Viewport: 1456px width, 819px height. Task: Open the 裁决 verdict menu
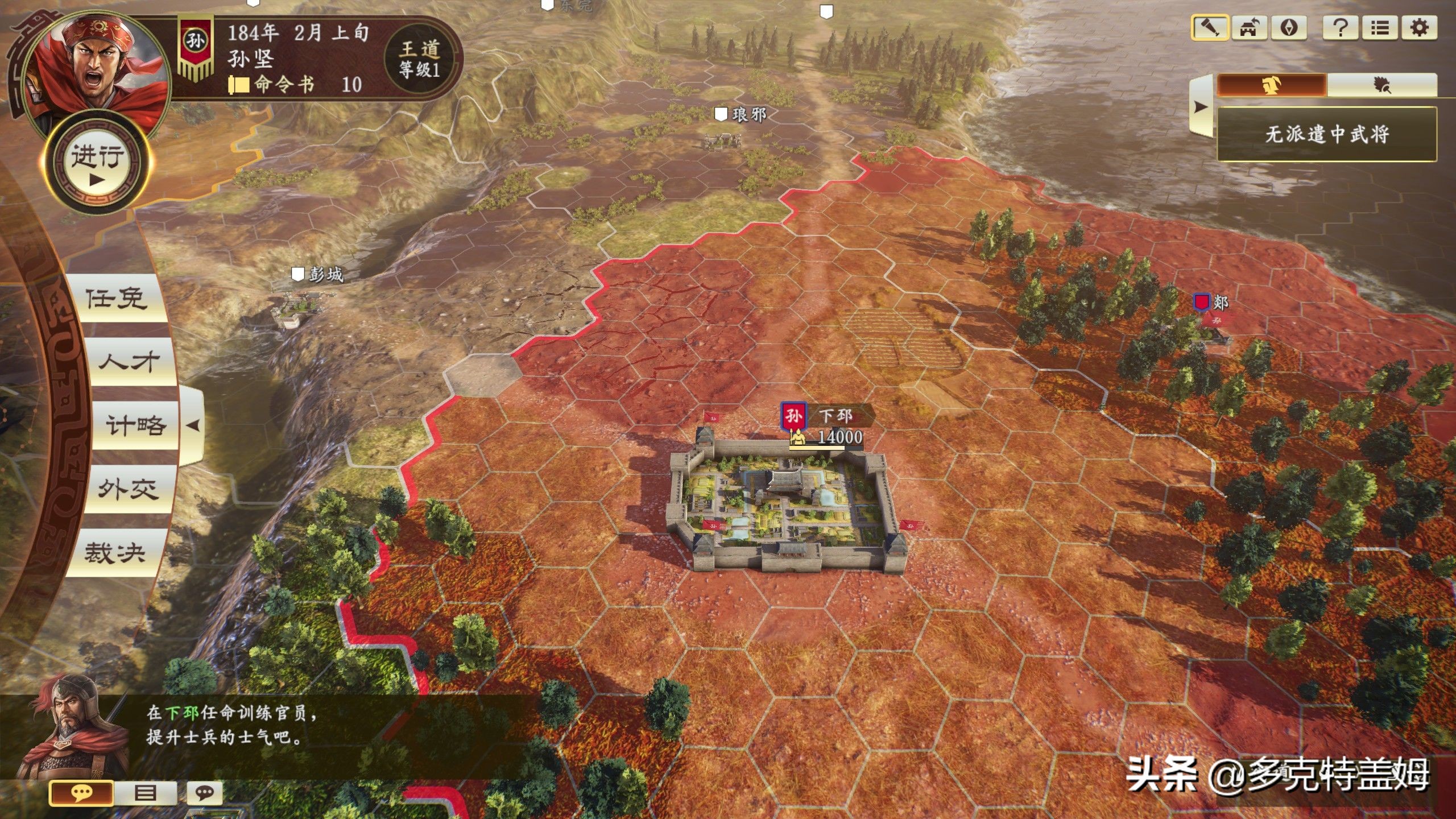(115, 552)
